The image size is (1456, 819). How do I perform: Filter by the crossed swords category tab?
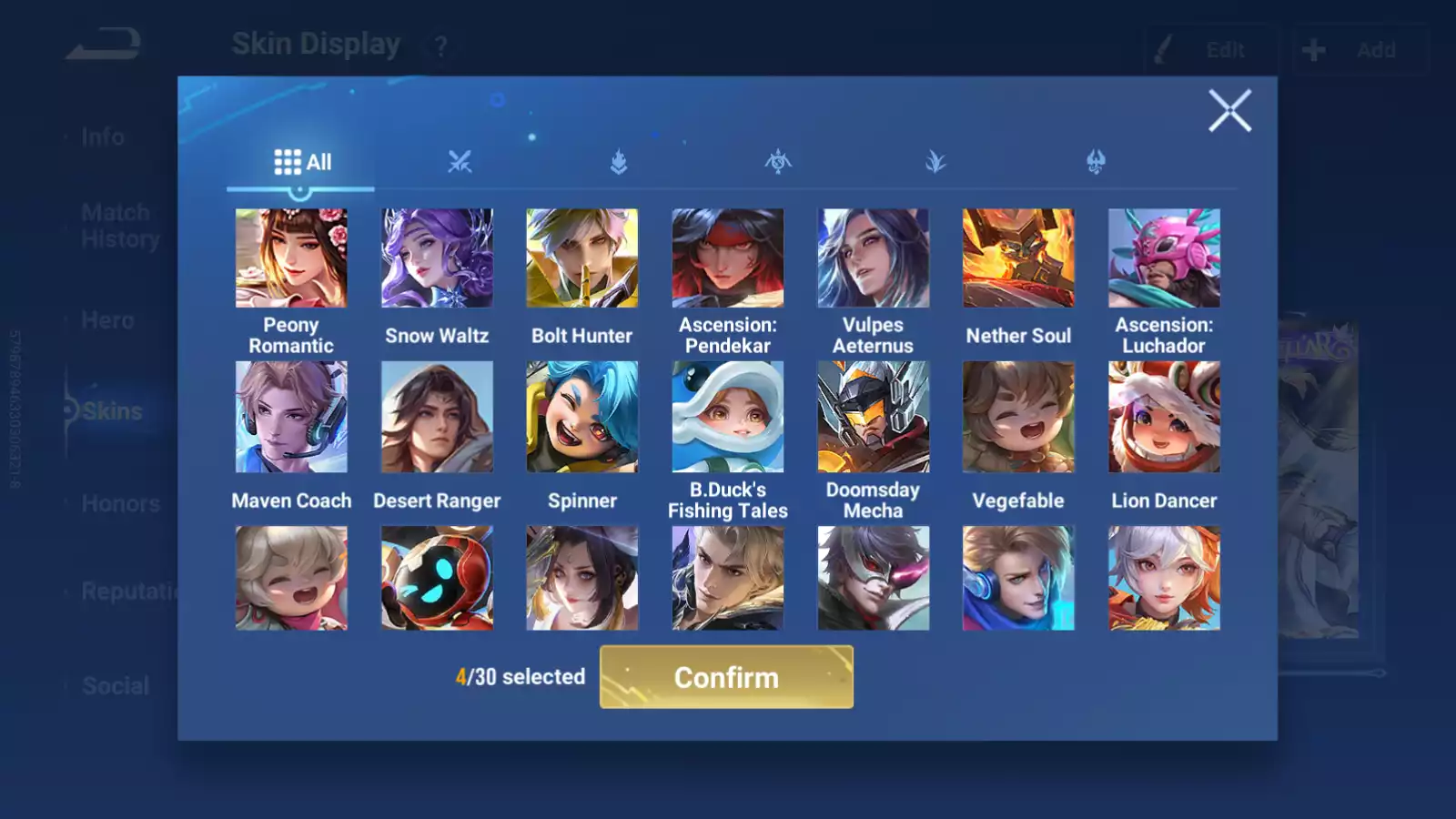[x=460, y=162]
